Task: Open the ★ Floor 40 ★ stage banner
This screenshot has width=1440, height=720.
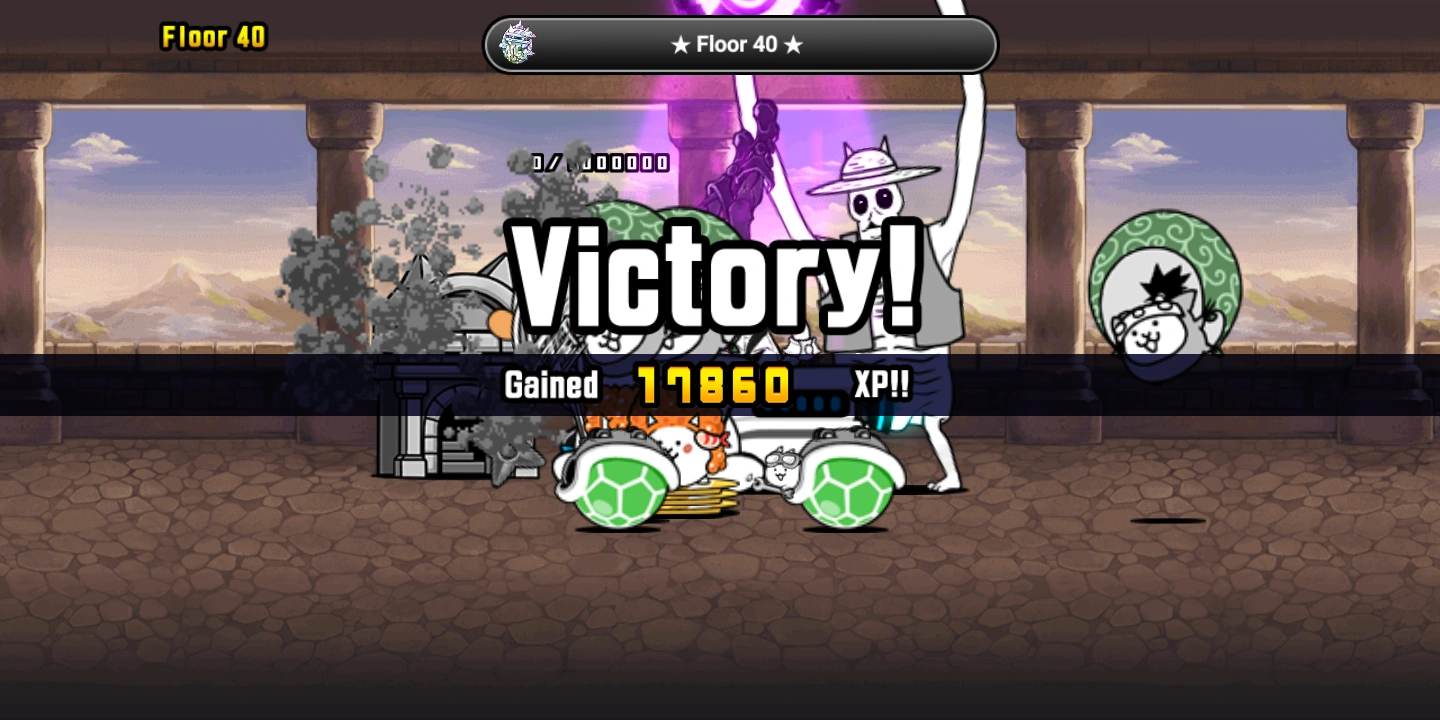Action: [738, 44]
